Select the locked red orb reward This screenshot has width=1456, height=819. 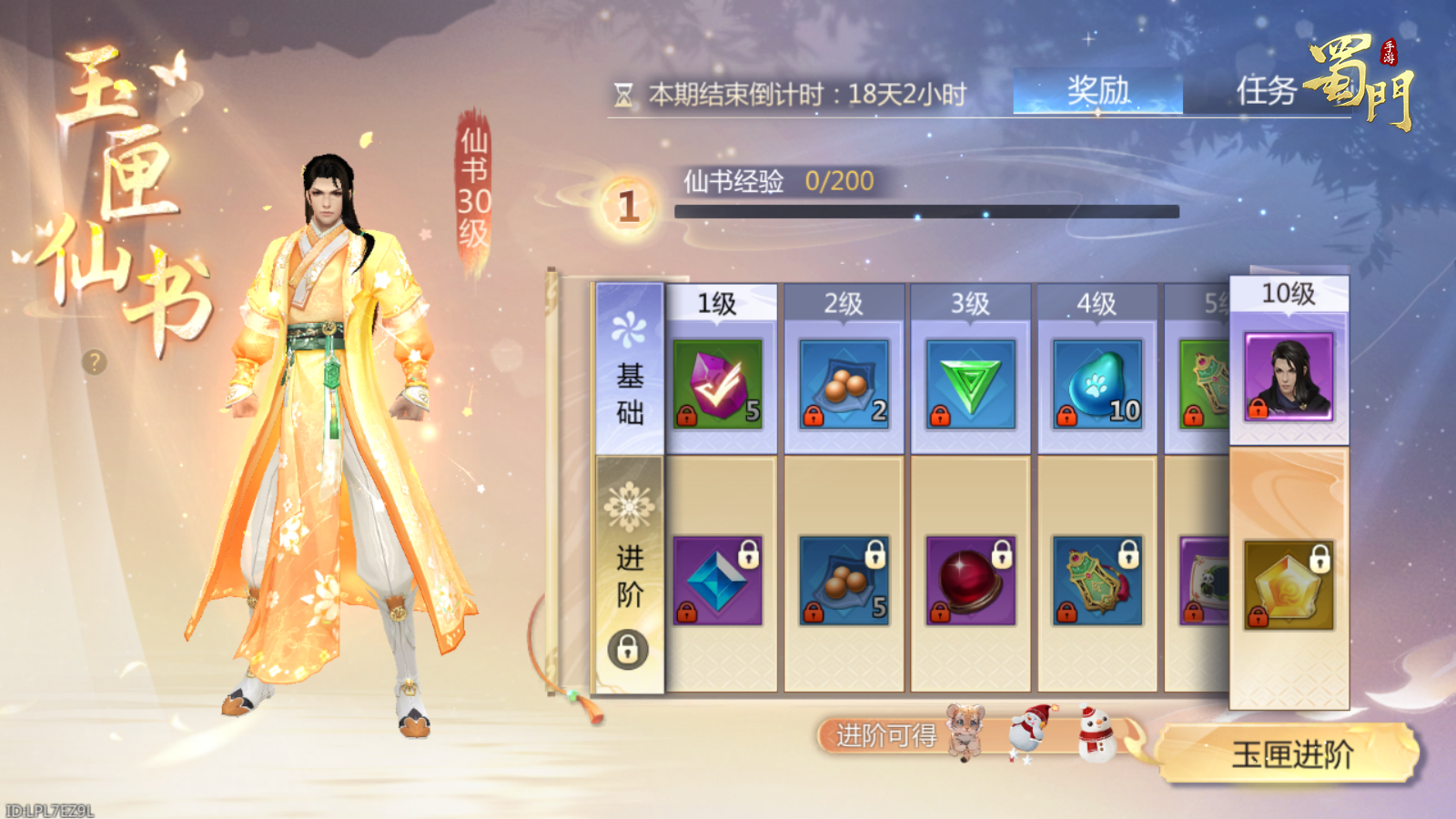pos(970,581)
